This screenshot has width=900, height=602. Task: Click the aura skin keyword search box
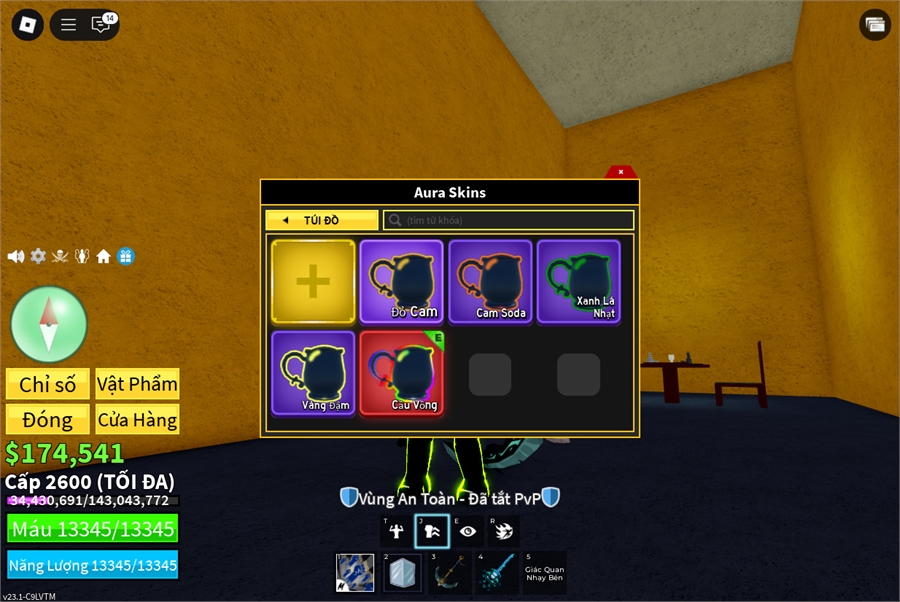(x=510, y=220)
